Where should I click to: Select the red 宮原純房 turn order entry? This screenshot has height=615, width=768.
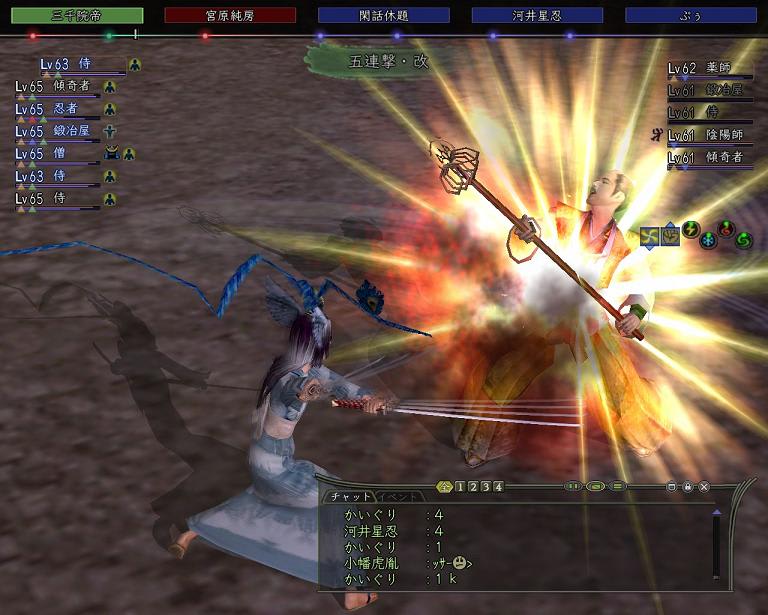pos(230,15)
